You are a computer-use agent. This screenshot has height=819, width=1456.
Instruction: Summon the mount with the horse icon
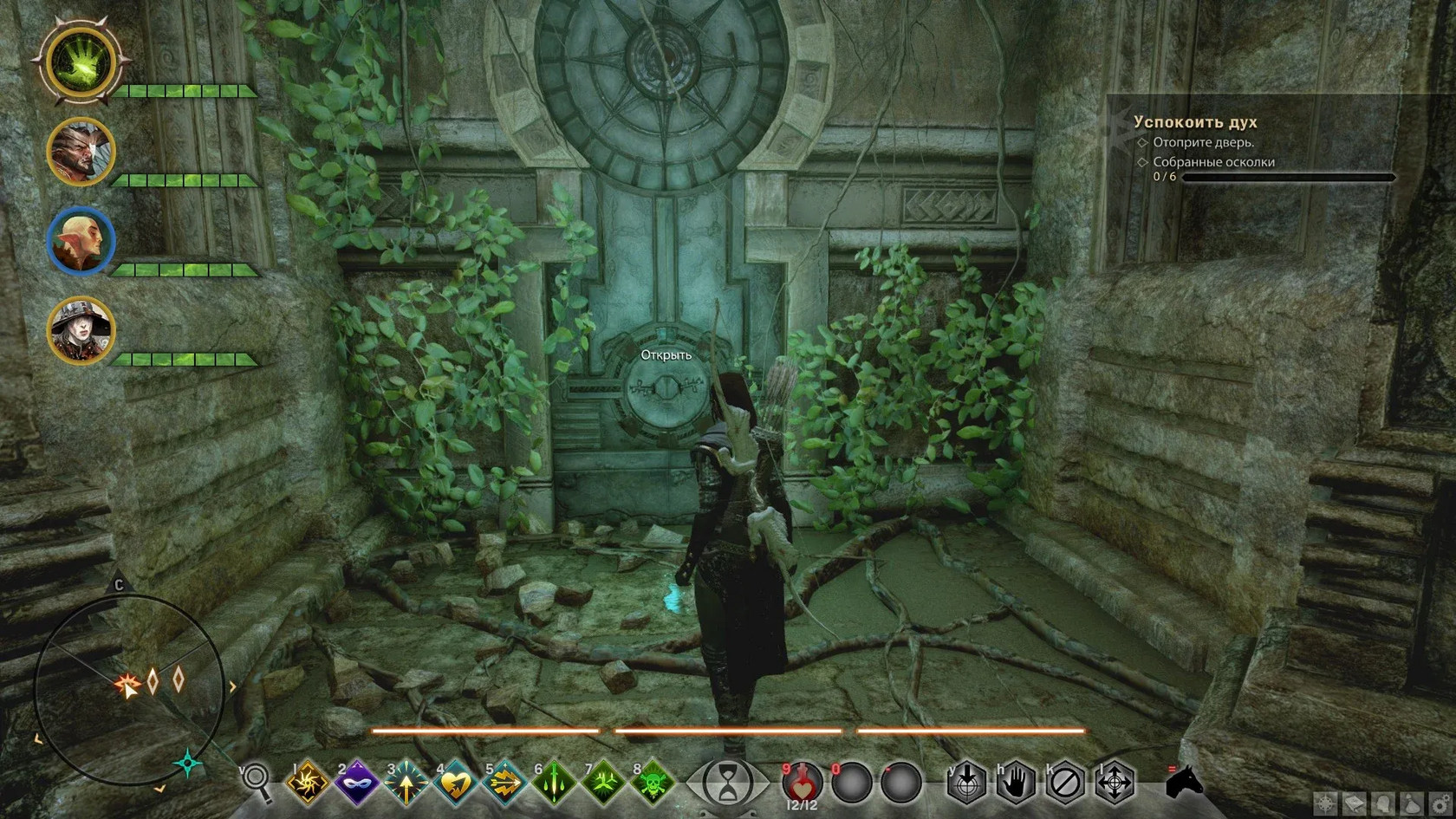click(1184, 782)
